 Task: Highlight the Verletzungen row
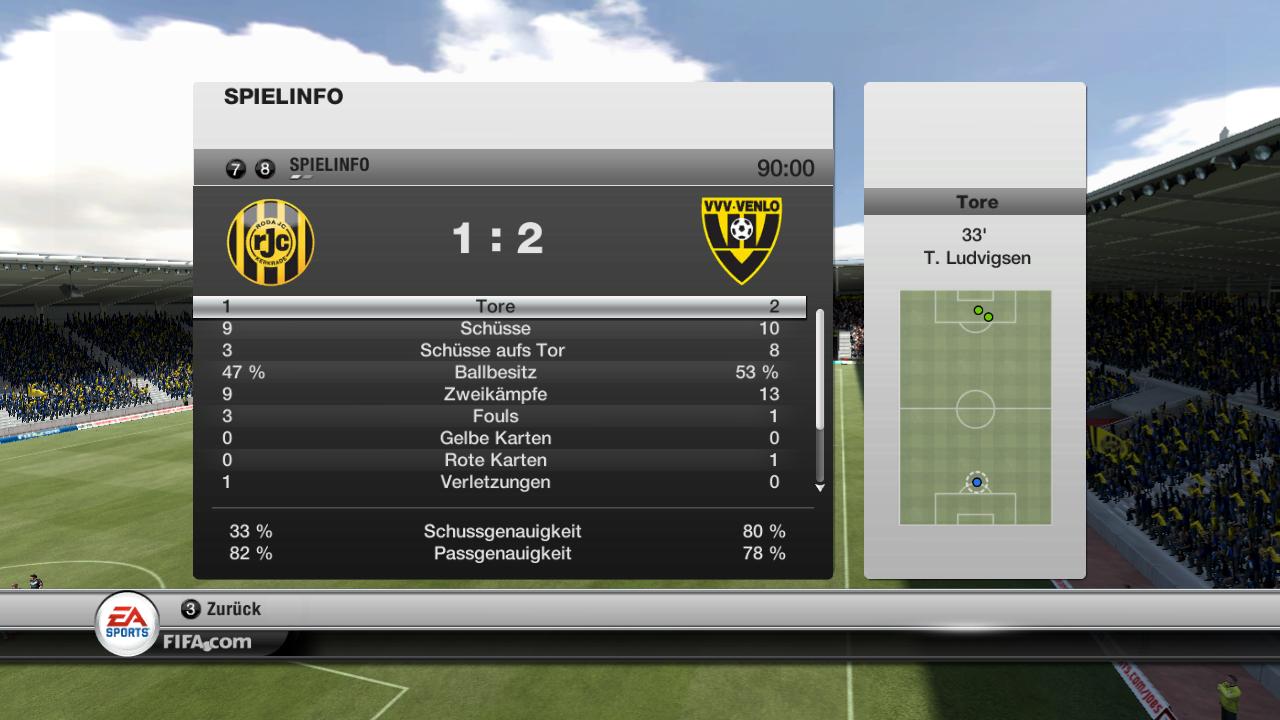click(x=500, y=483)
